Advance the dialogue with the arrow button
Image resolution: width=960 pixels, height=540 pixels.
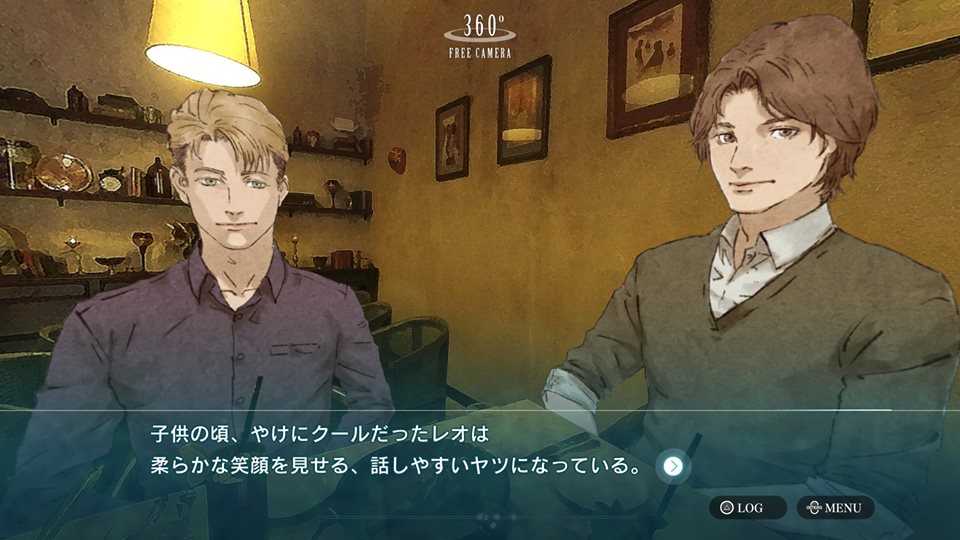point(674,466)
